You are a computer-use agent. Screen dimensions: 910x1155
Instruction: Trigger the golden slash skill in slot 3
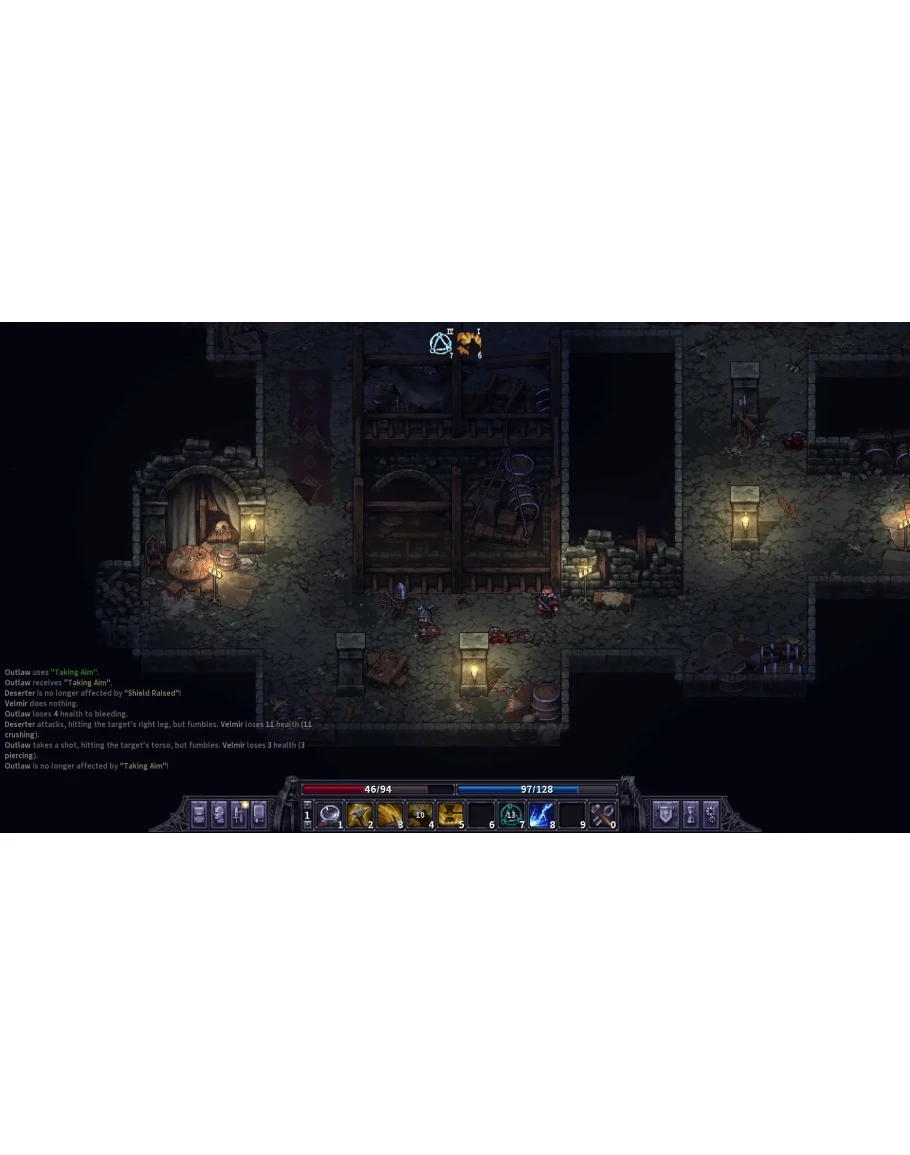click(389, 815)
